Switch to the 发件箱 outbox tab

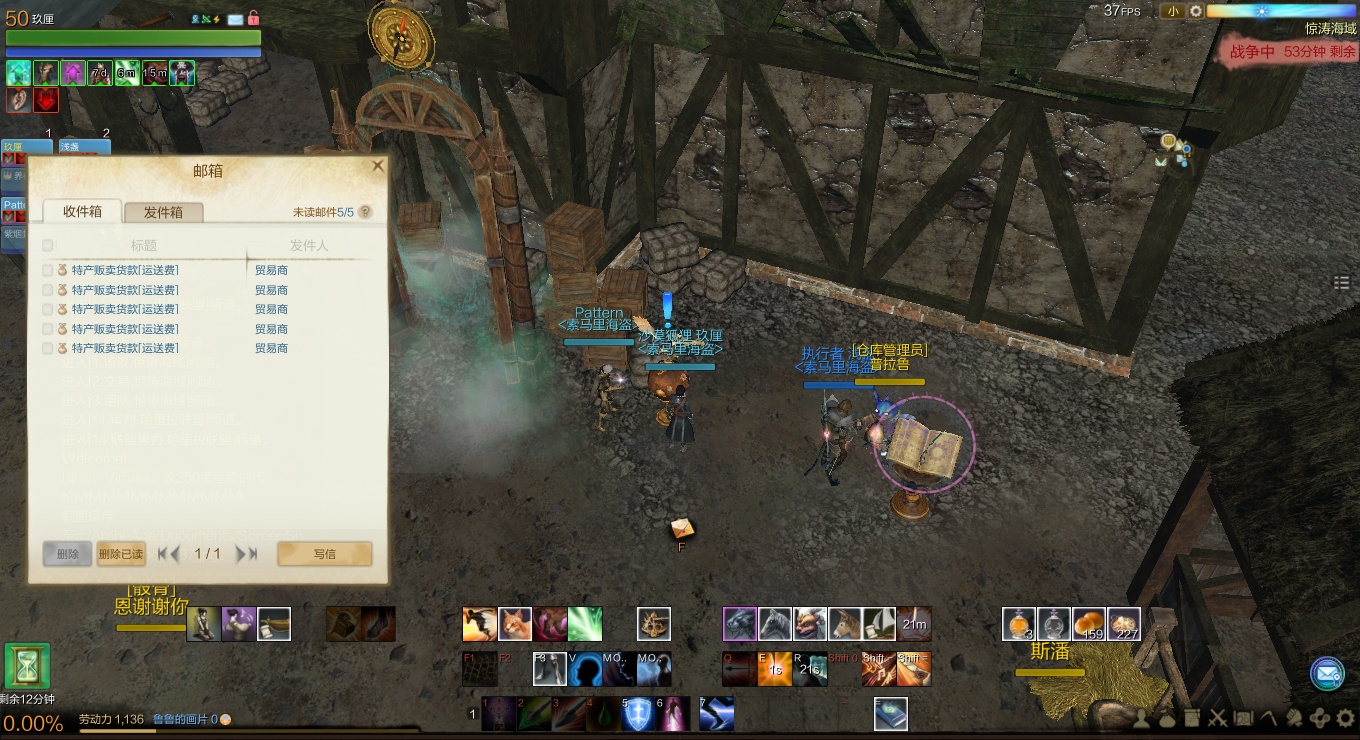point(163,212)
